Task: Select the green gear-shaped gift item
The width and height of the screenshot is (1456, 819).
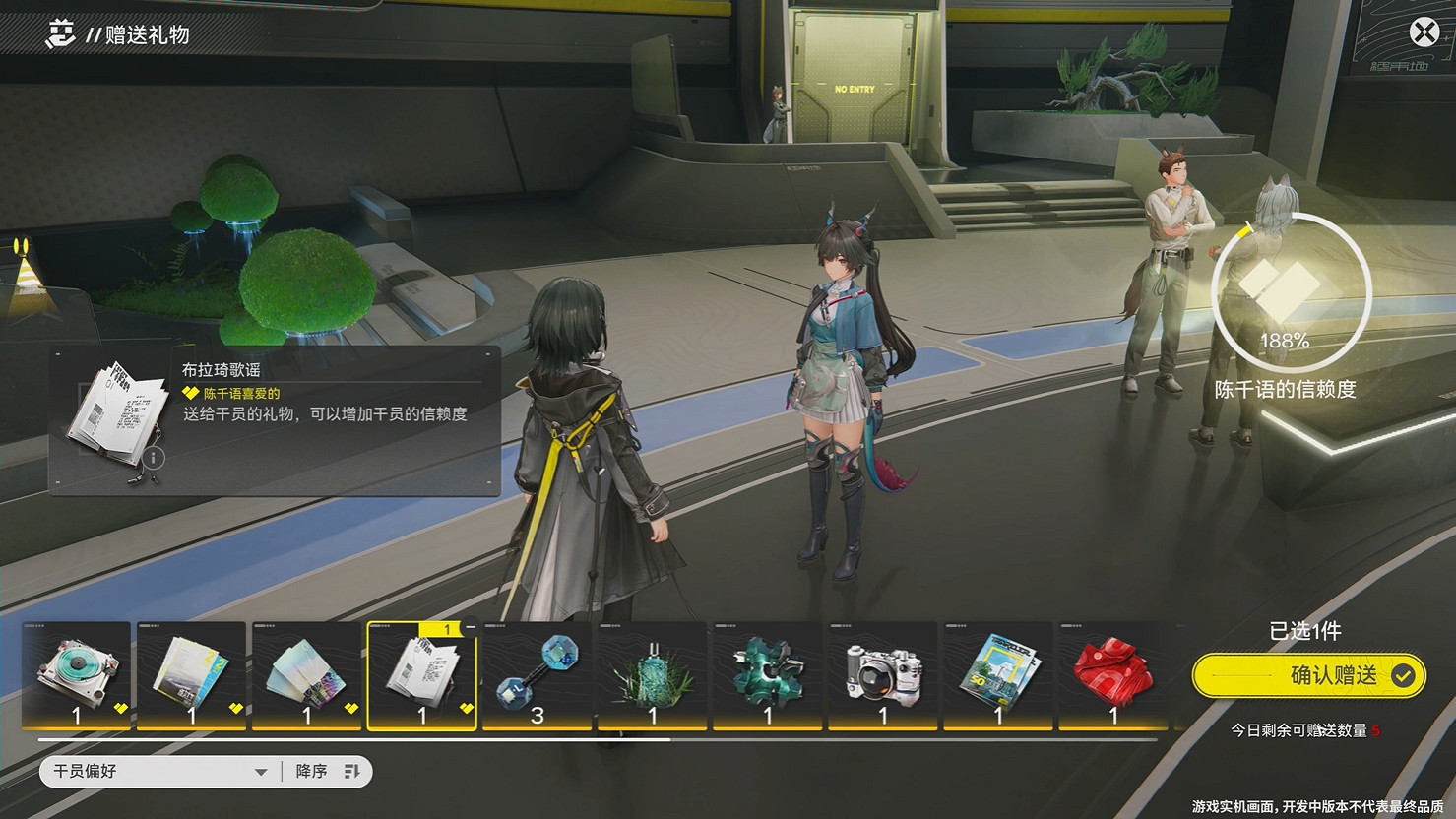Action: 767,674
